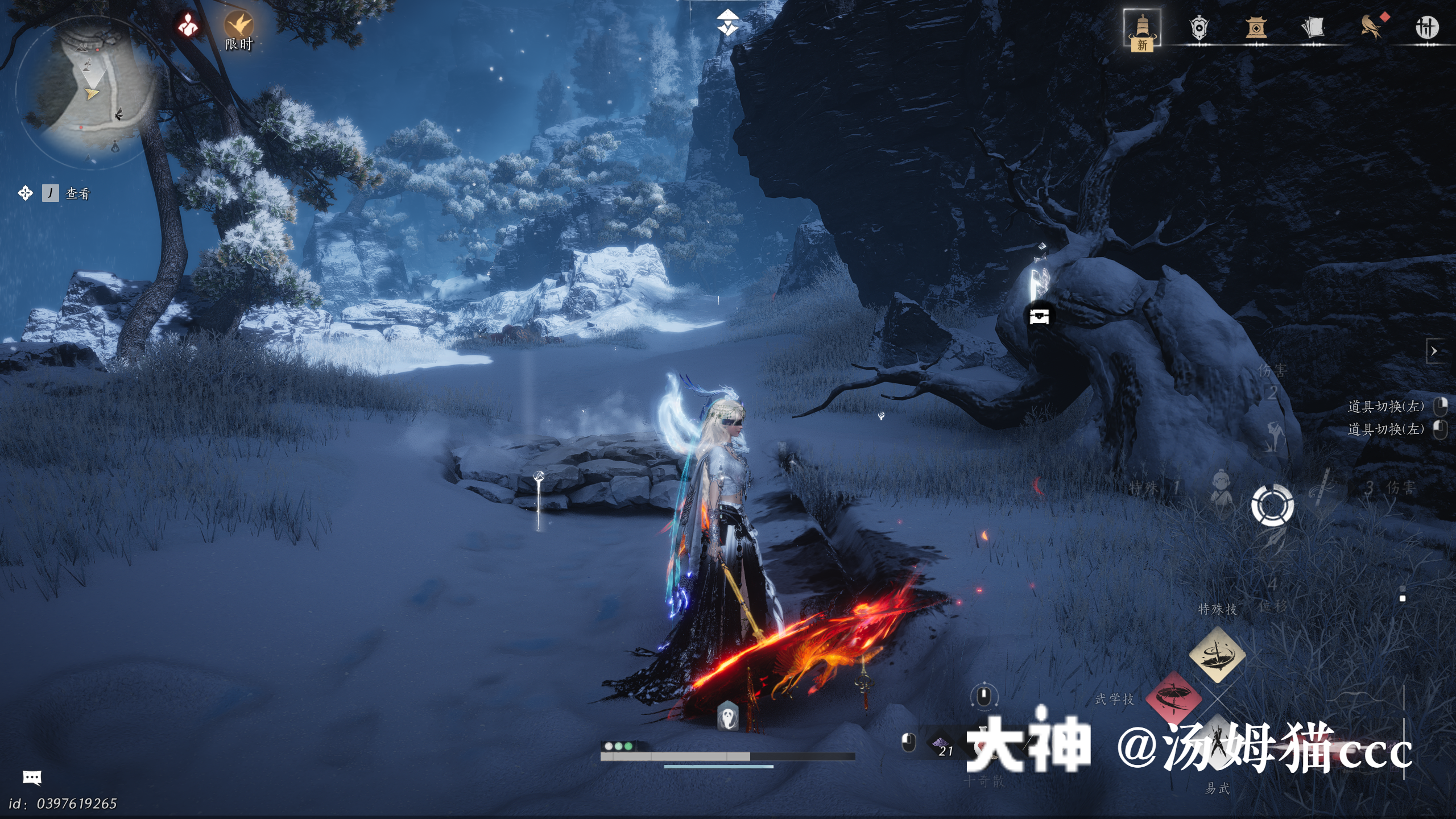Image resolution: width=1456 pixels, height=819 pixels.
Task: Open the circular minimap
Action: coord(85,91)
